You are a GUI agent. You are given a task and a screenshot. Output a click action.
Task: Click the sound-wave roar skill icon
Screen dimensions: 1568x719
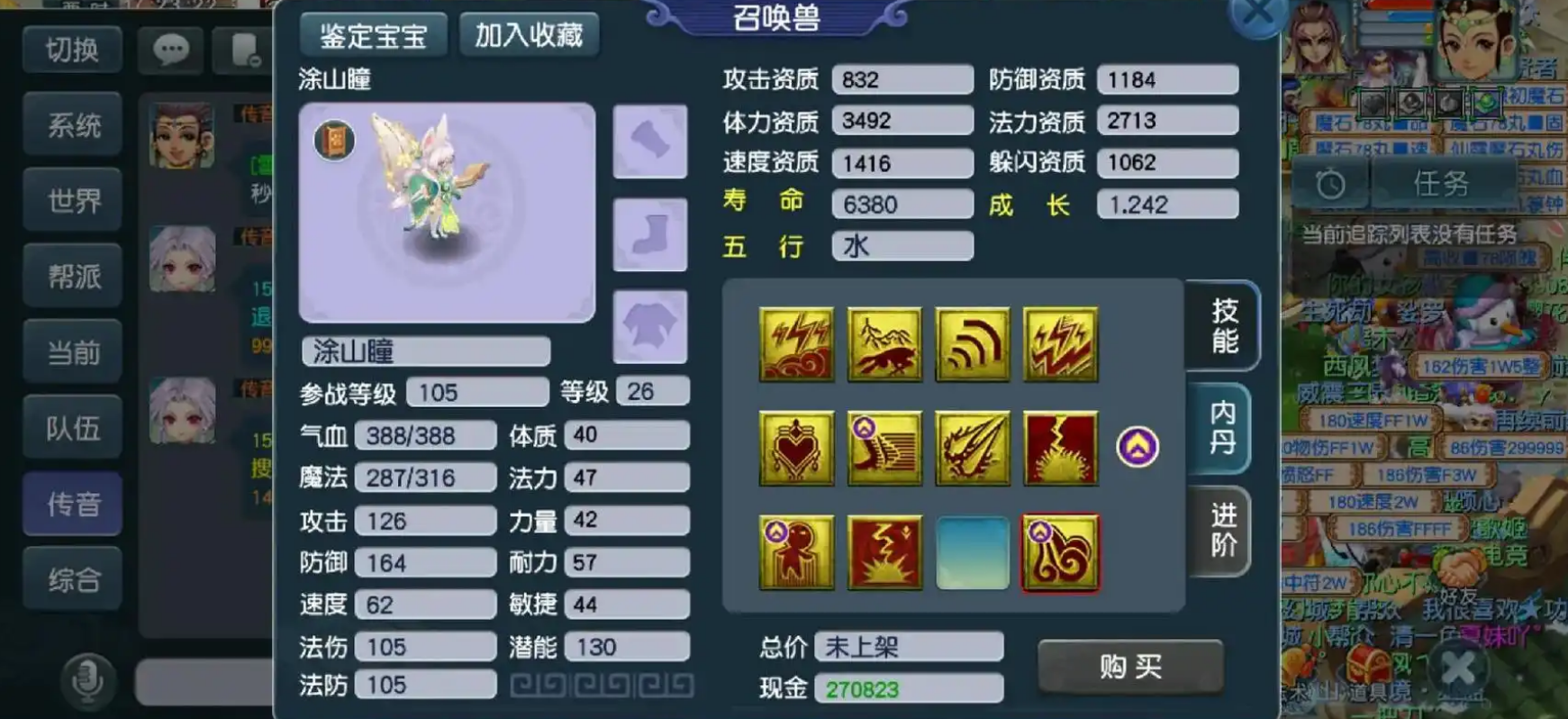click(x=973, y=343)
